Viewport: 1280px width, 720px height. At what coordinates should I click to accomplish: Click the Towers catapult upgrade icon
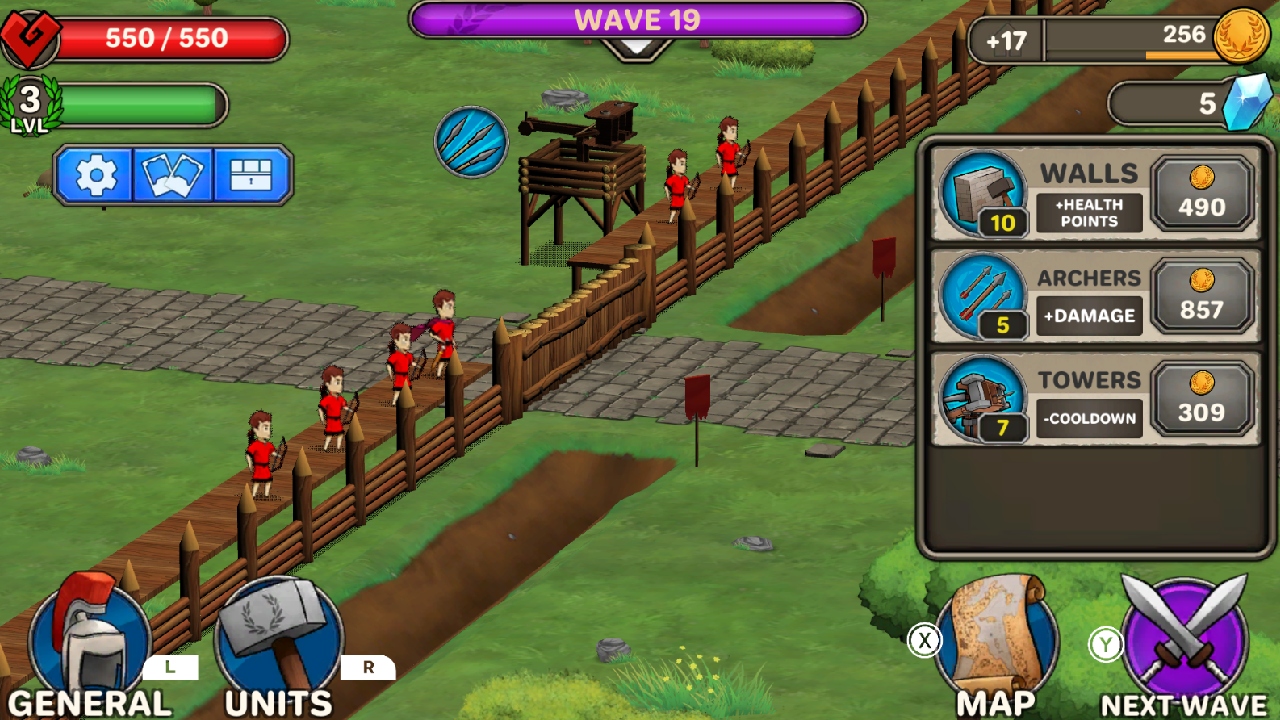click(981, 398)
